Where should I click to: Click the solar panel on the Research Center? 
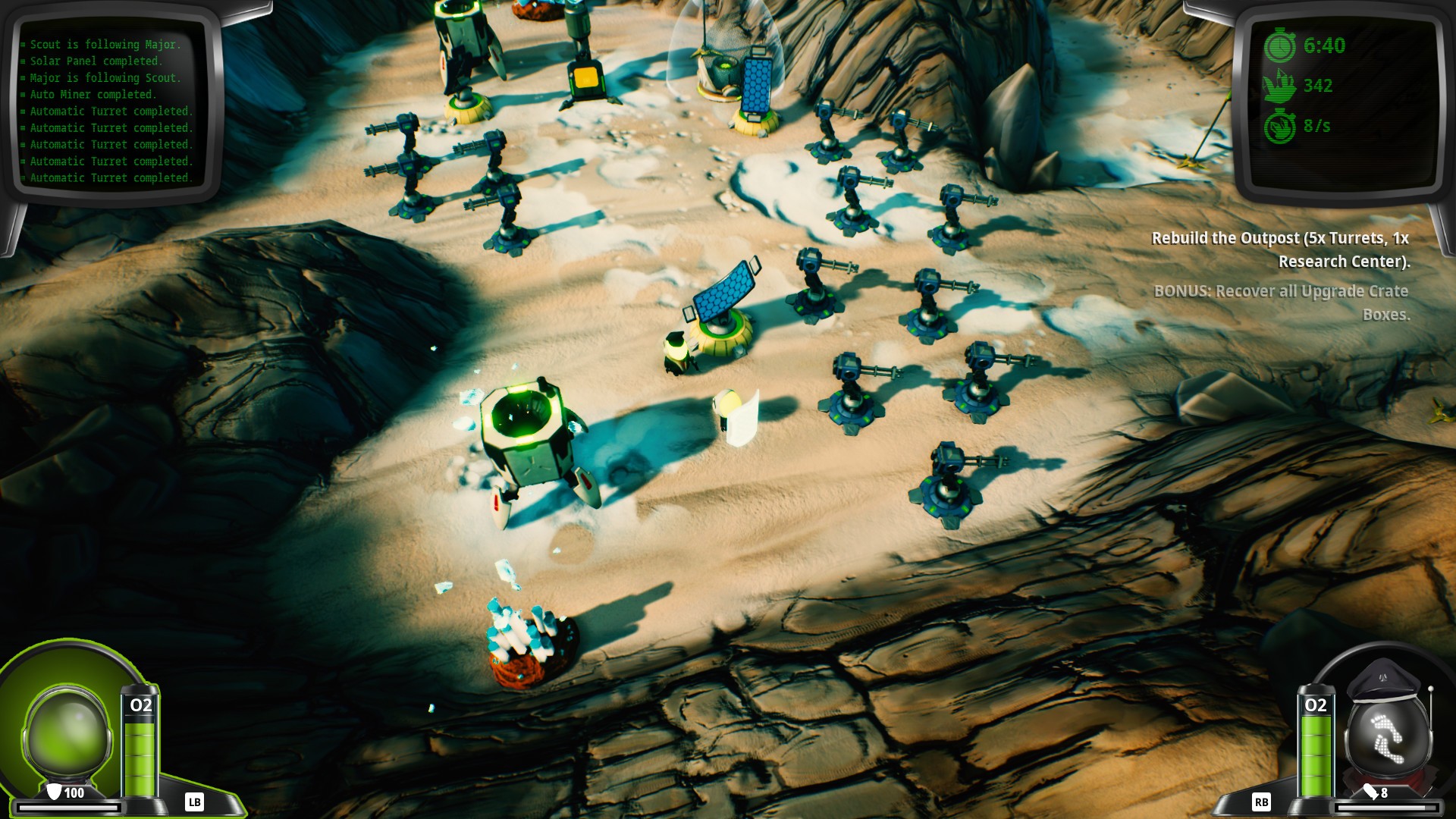(722, 292)
